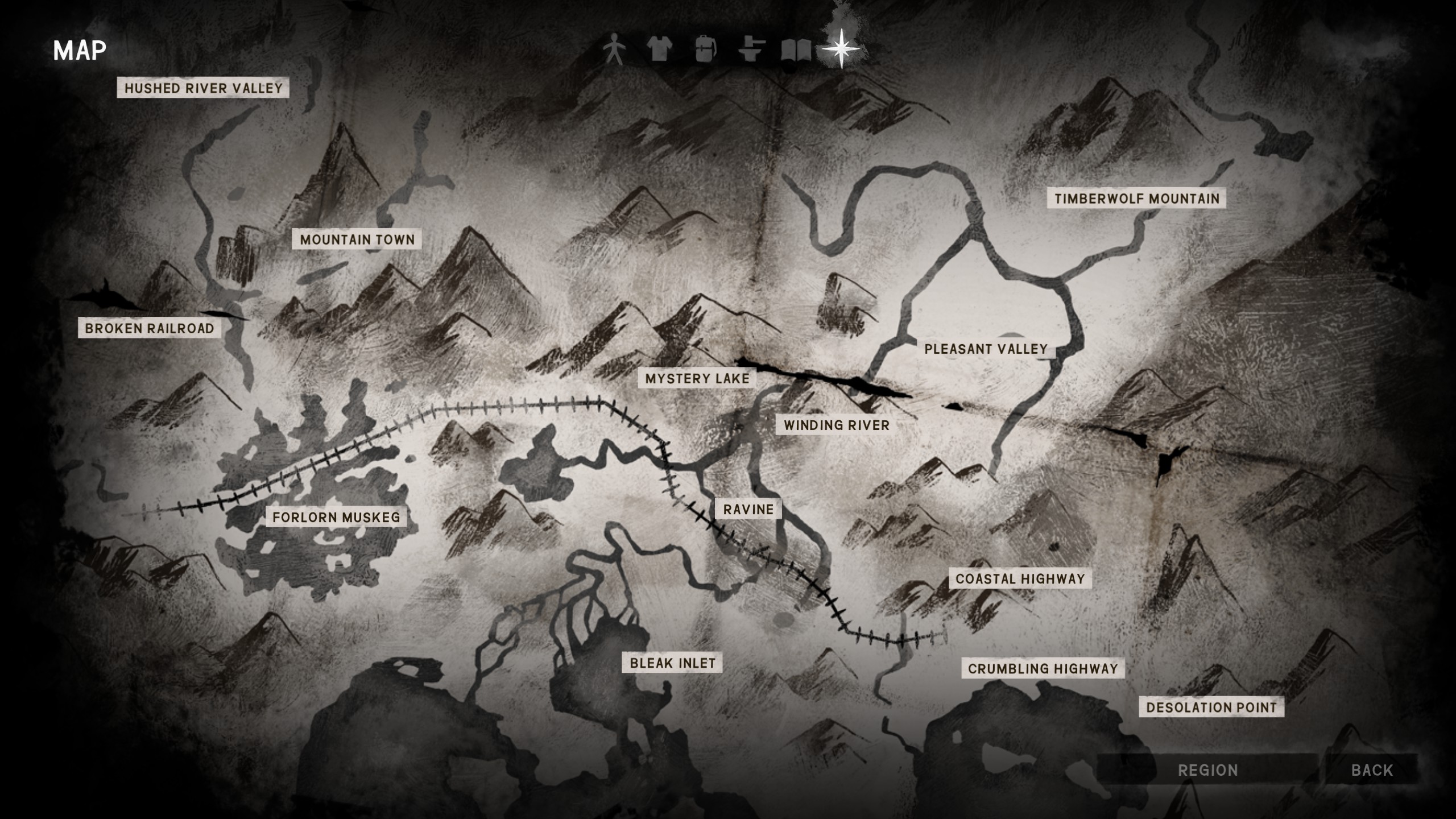Select the Ravine region label

point(748,509)
